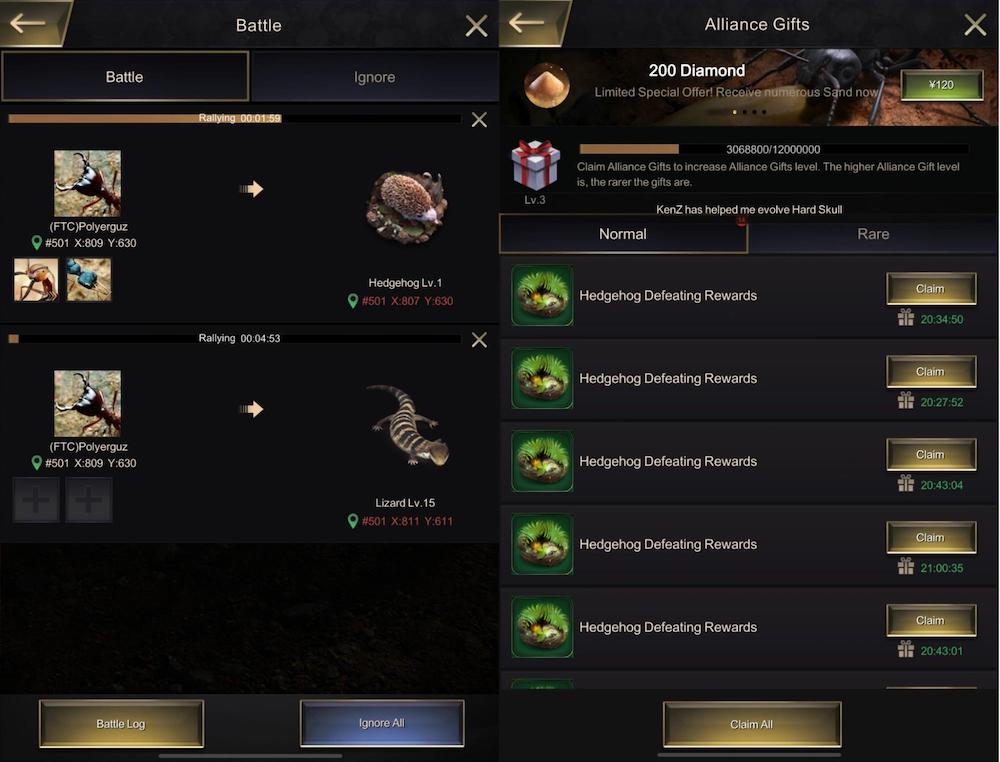Claim the gift expiring in 21:00:35
Viewport: 1000px width, 762px height.
coord(930,538)
